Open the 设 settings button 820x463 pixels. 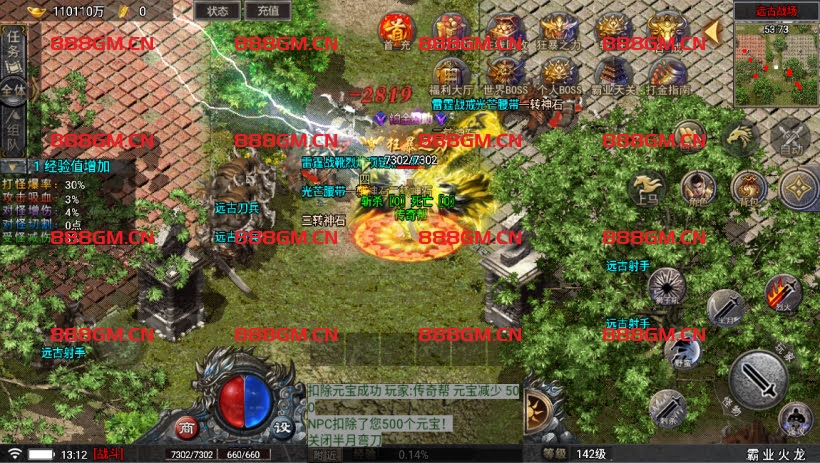tap(283, 427)
